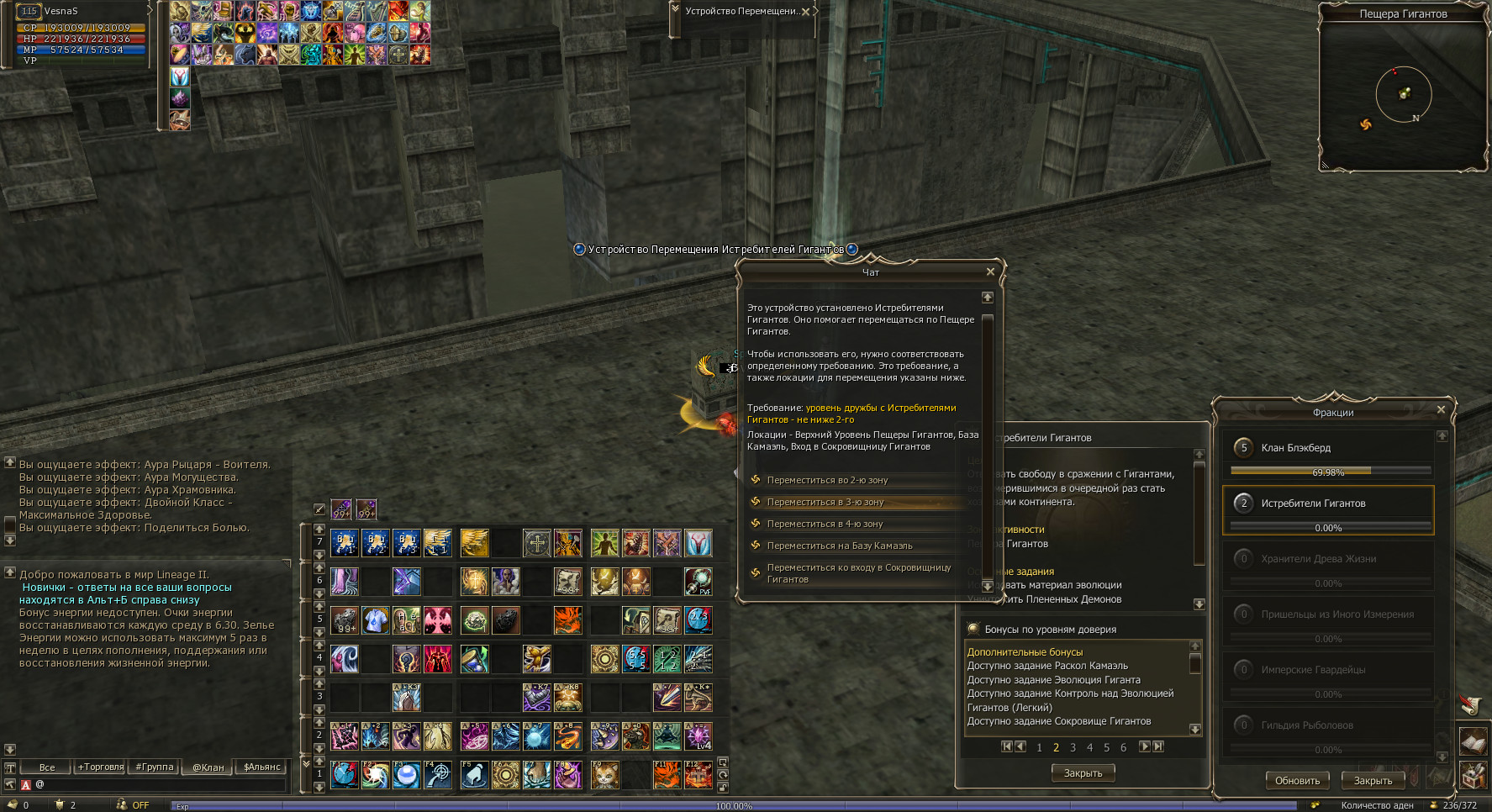Show the Все chat tab
1492x812 pixels.
(47, 767)
